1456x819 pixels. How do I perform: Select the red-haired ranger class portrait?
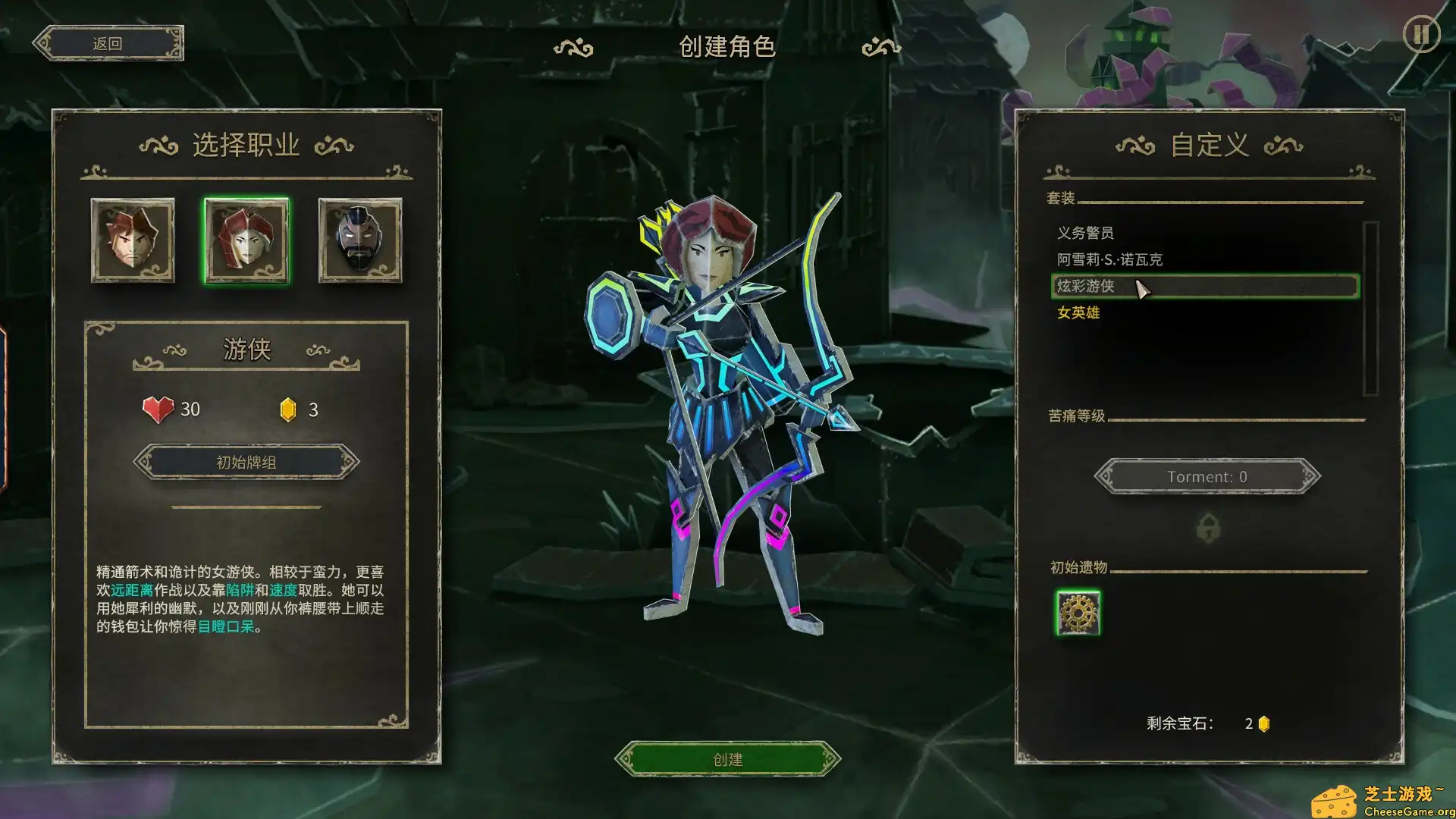pyautogui.click(x=246, y=241)
